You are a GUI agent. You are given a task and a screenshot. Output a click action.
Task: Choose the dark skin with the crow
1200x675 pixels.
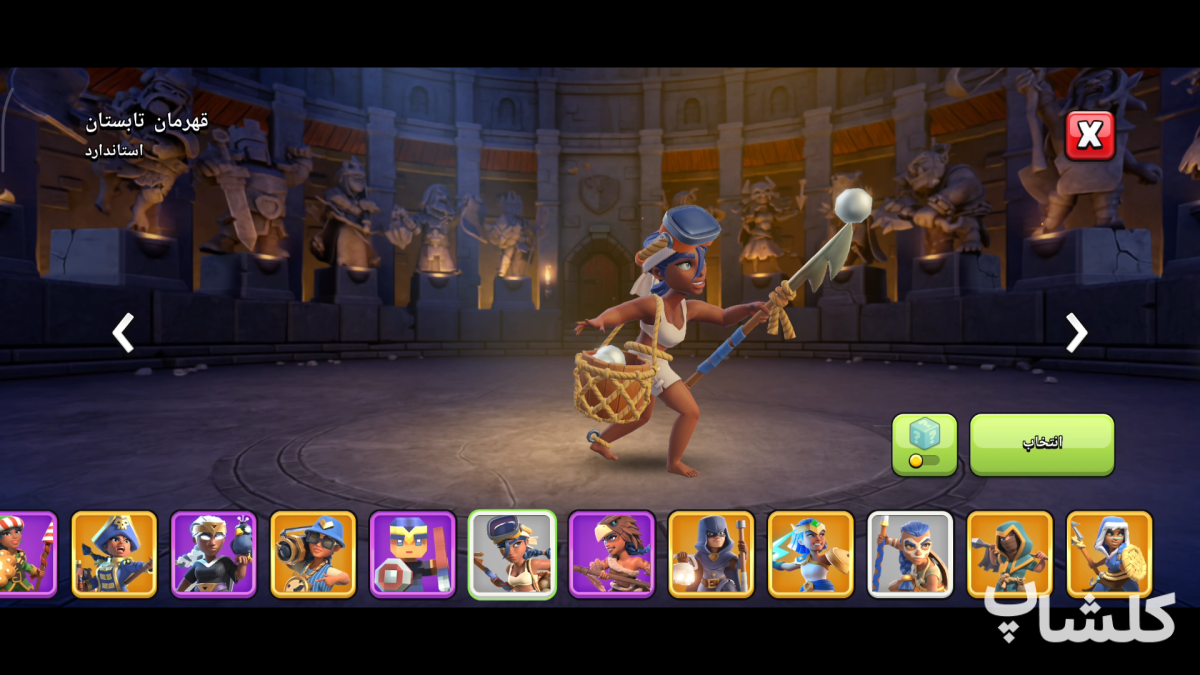214,554
